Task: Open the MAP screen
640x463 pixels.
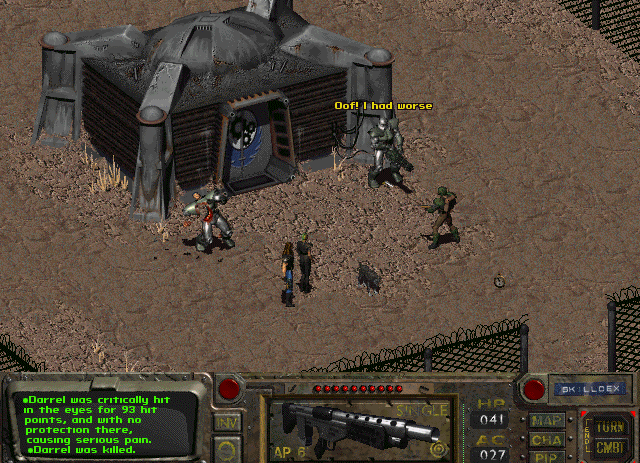Action: coord(546,421)
